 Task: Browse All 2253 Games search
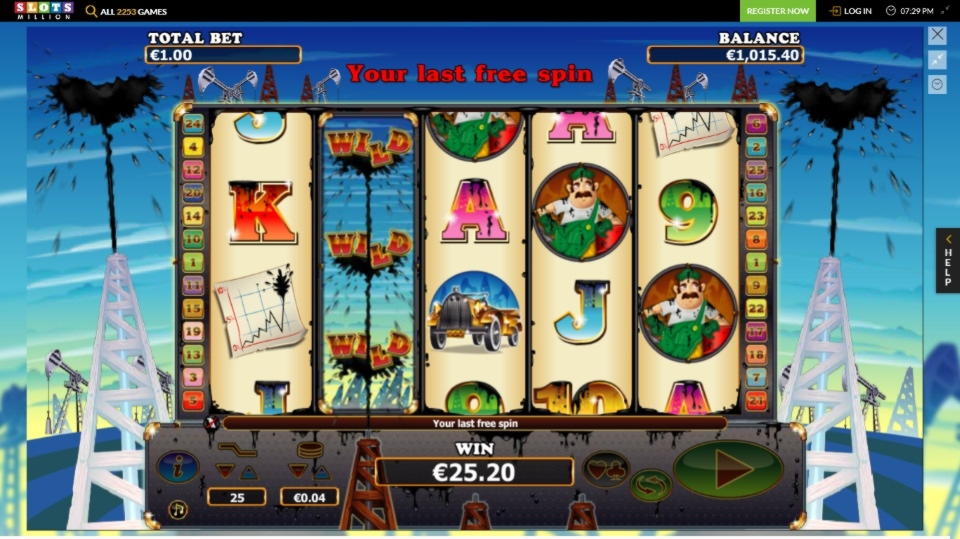point(126,11)
